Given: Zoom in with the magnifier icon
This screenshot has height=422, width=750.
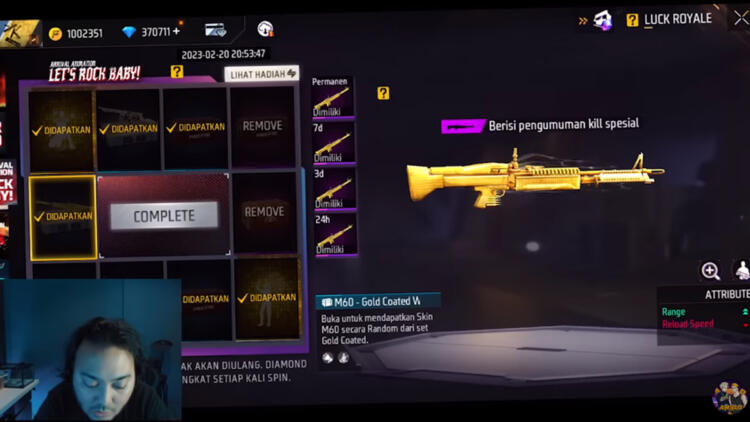Looking at the screenshot, I should tap(710, 271).
